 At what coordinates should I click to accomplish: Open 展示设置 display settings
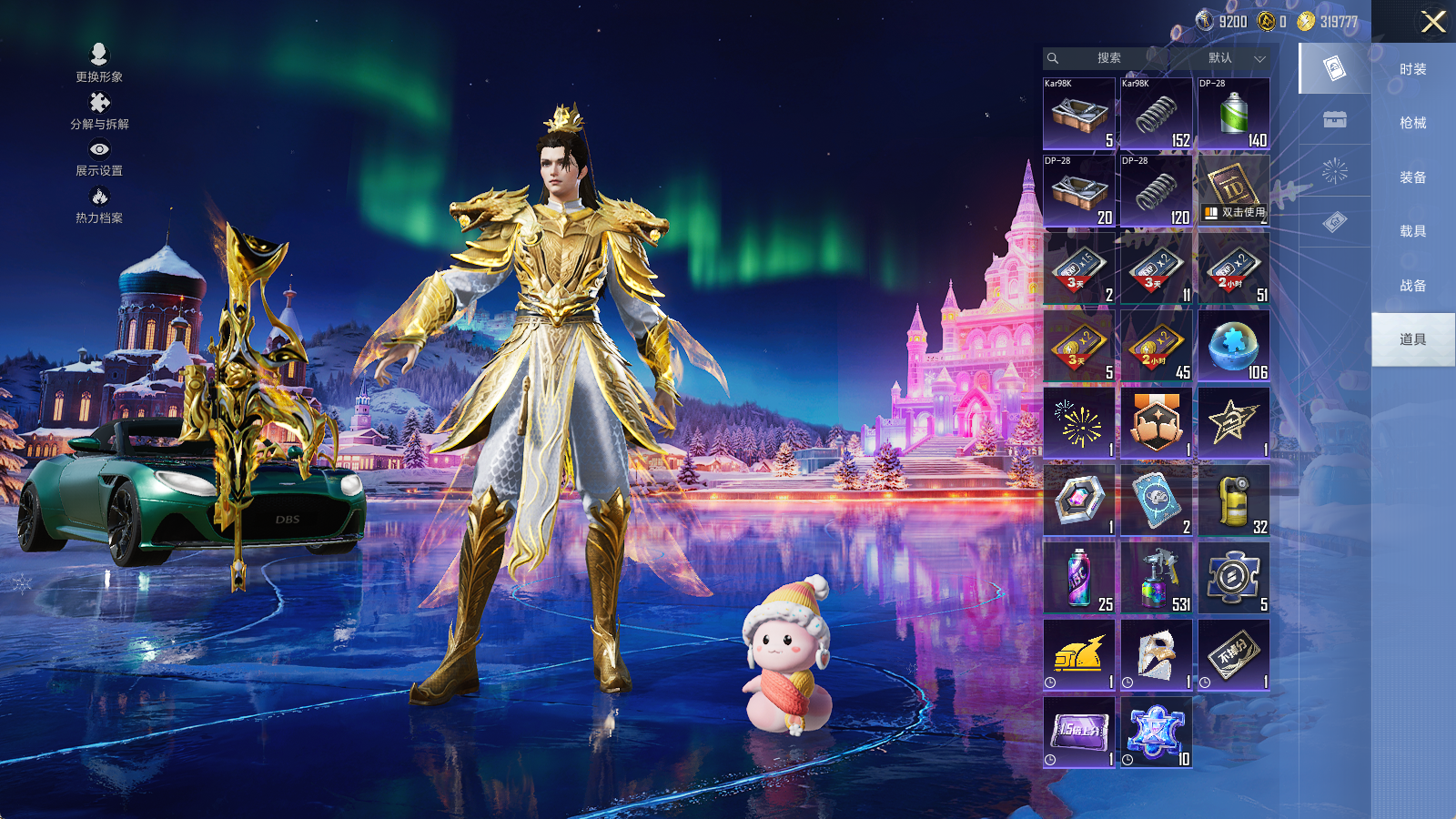tap(99, 157)
